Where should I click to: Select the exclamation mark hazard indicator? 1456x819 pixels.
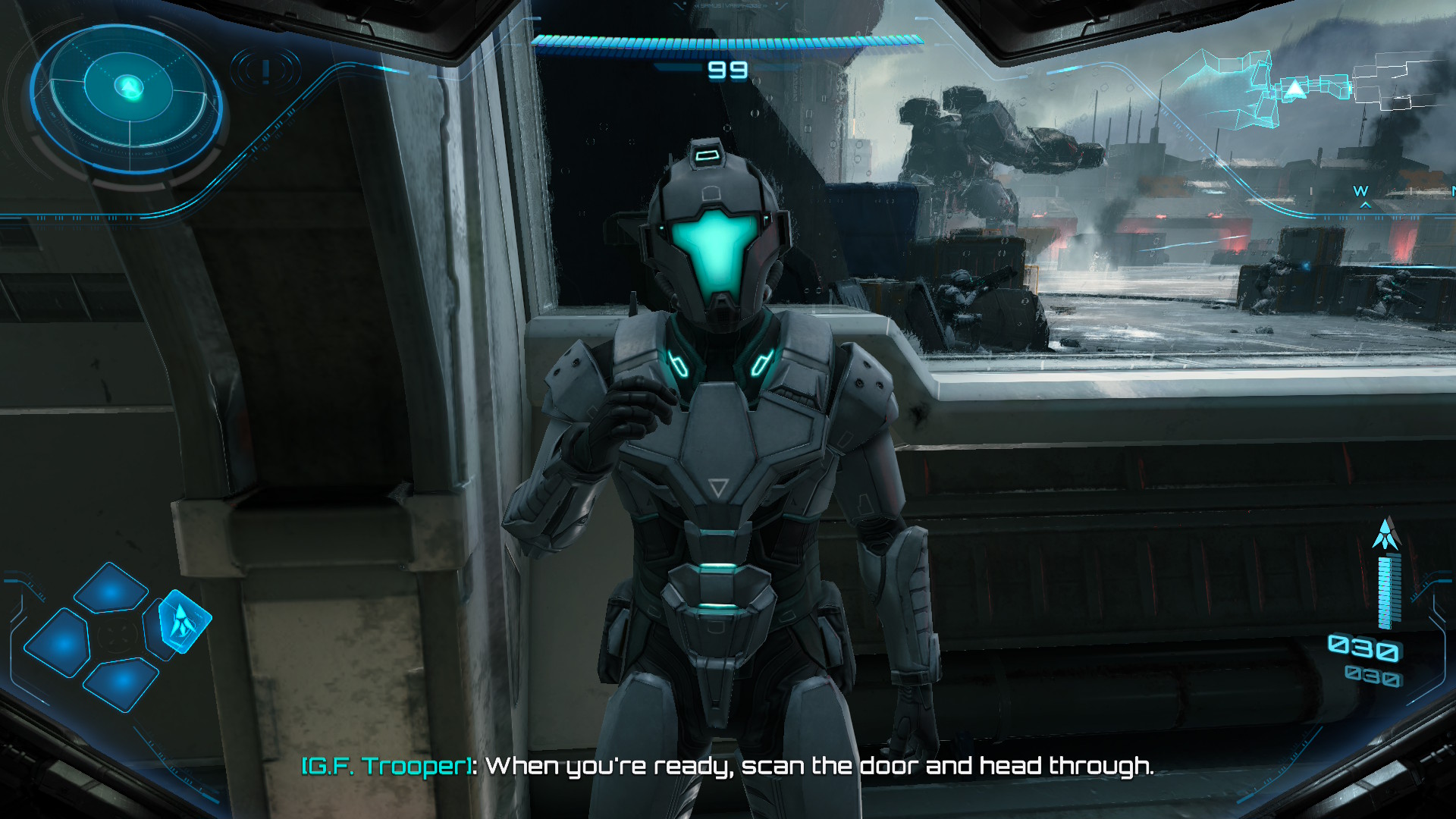[265, 71]
